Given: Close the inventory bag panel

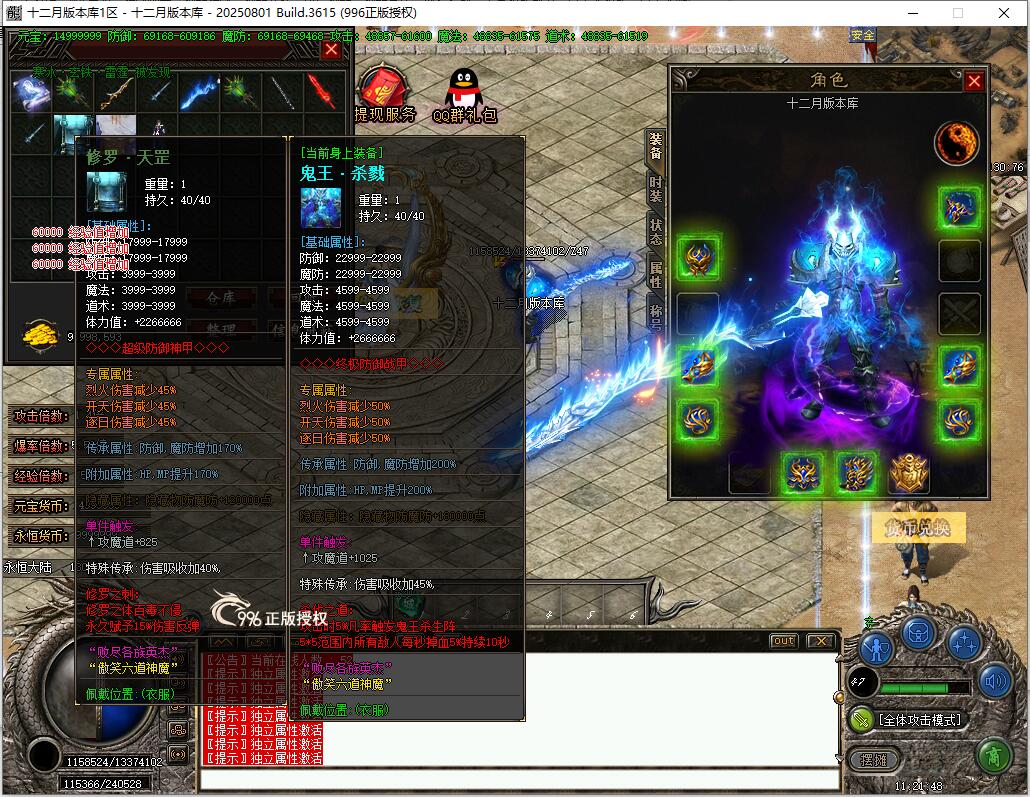Looking at the screenshot, I should (x=331, y=49).
